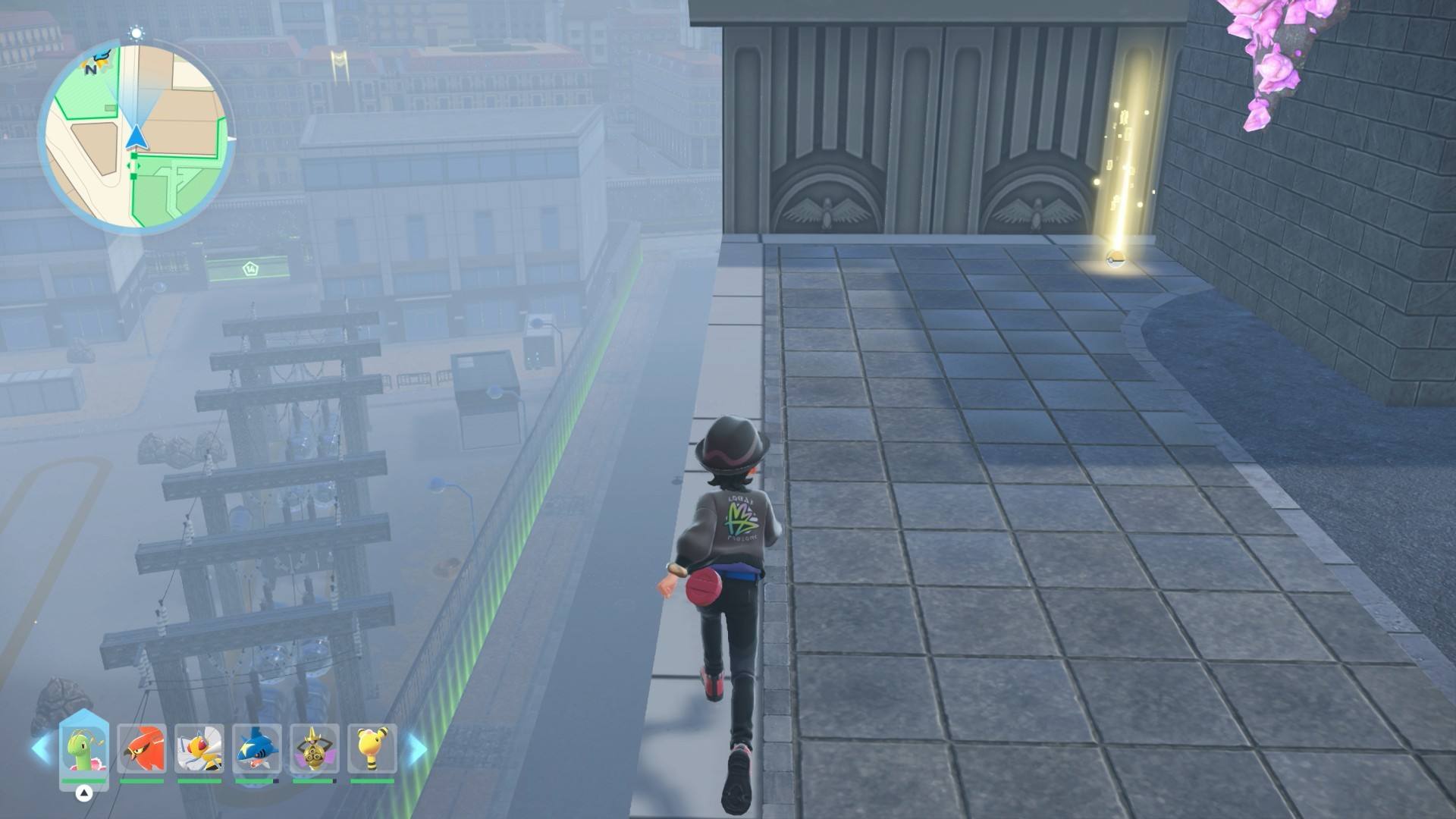Open the circular minimap

click(x=136, y=138)
